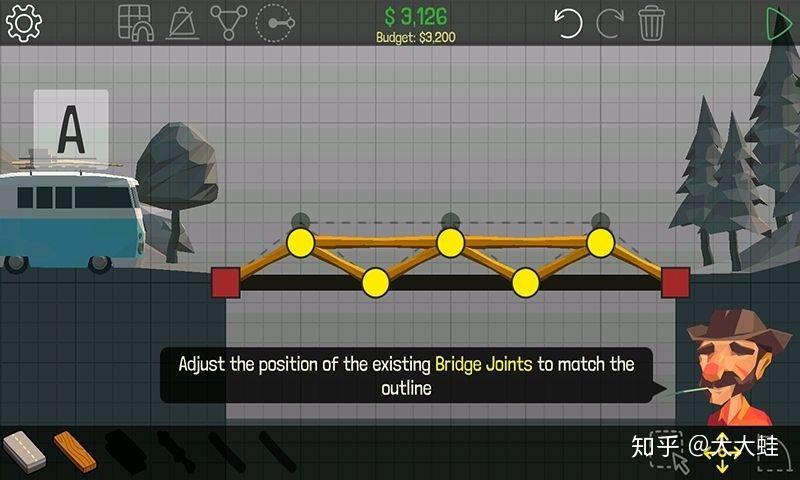The height and width of the screenshot is (480, 800).
Task: Undo the last bridge edit
Action: click(568, 22)
